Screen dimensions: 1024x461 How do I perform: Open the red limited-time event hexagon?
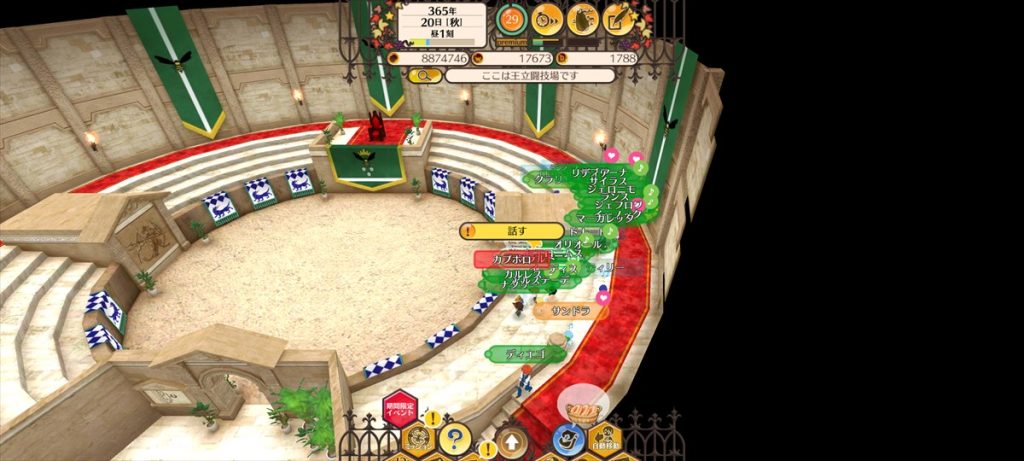399,411
